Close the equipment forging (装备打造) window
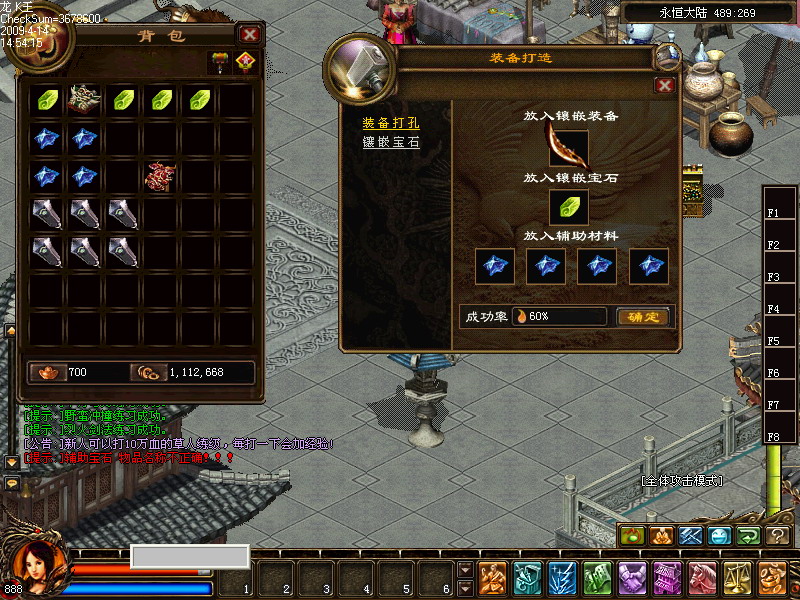 664,86
